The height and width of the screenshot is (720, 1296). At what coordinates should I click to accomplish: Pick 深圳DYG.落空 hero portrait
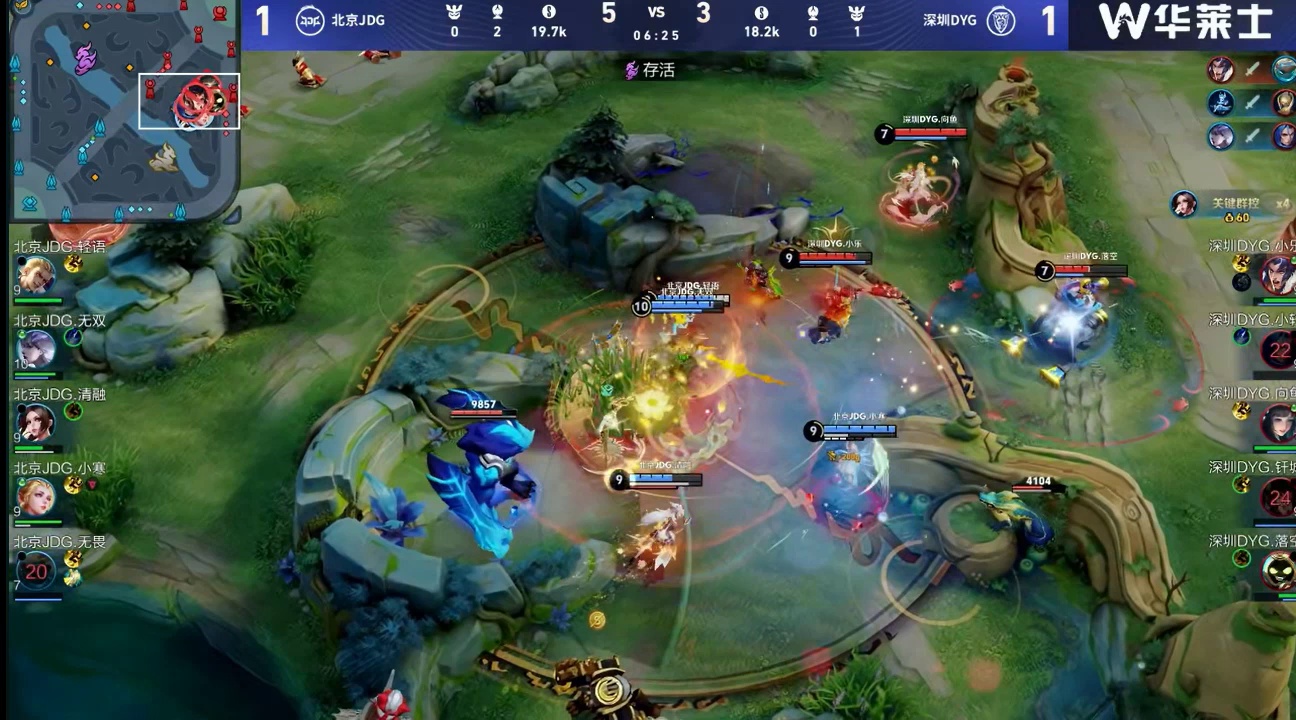tap(1279, 570)
